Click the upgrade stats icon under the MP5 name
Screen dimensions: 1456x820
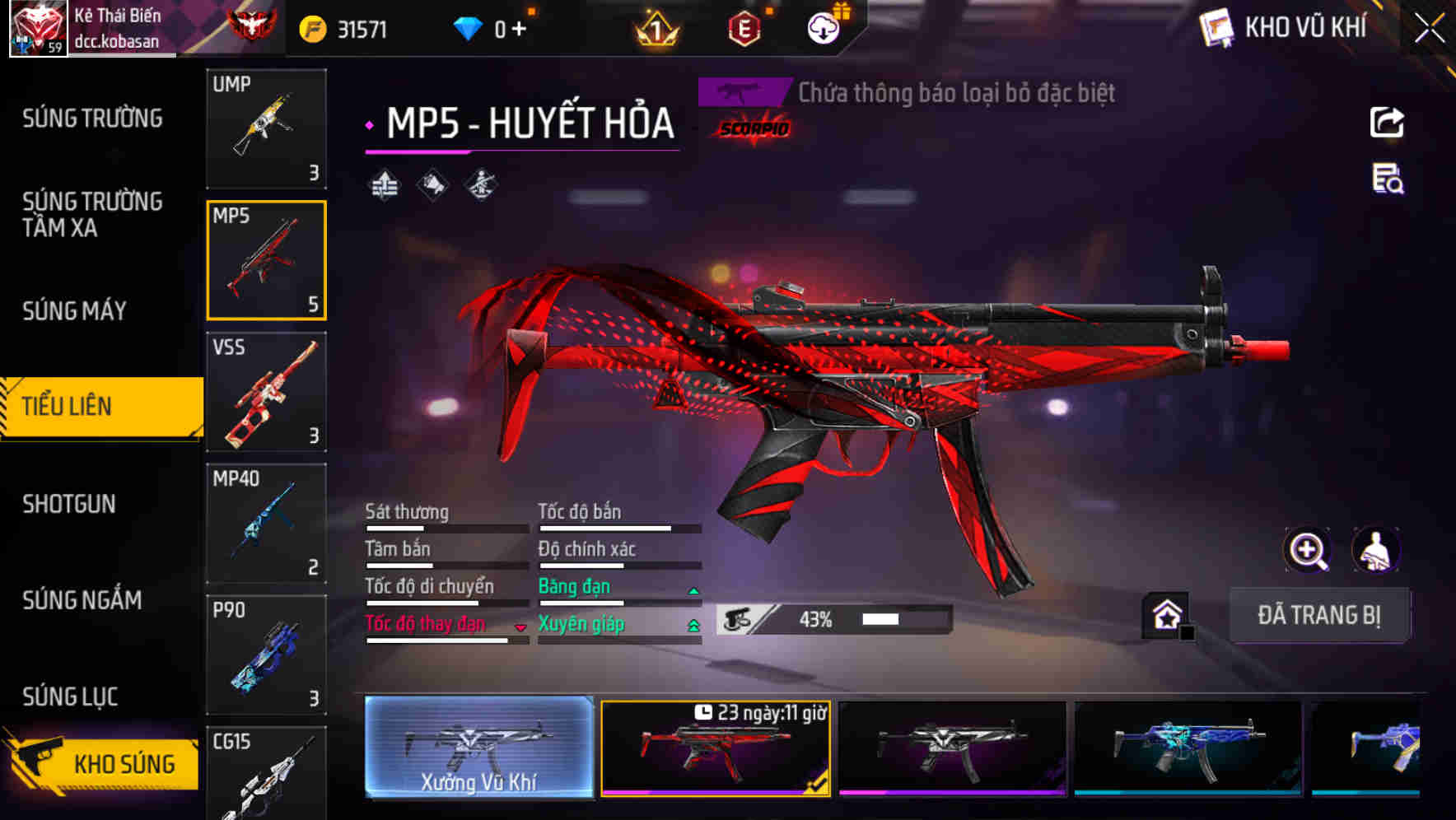(x=383, y=183)
